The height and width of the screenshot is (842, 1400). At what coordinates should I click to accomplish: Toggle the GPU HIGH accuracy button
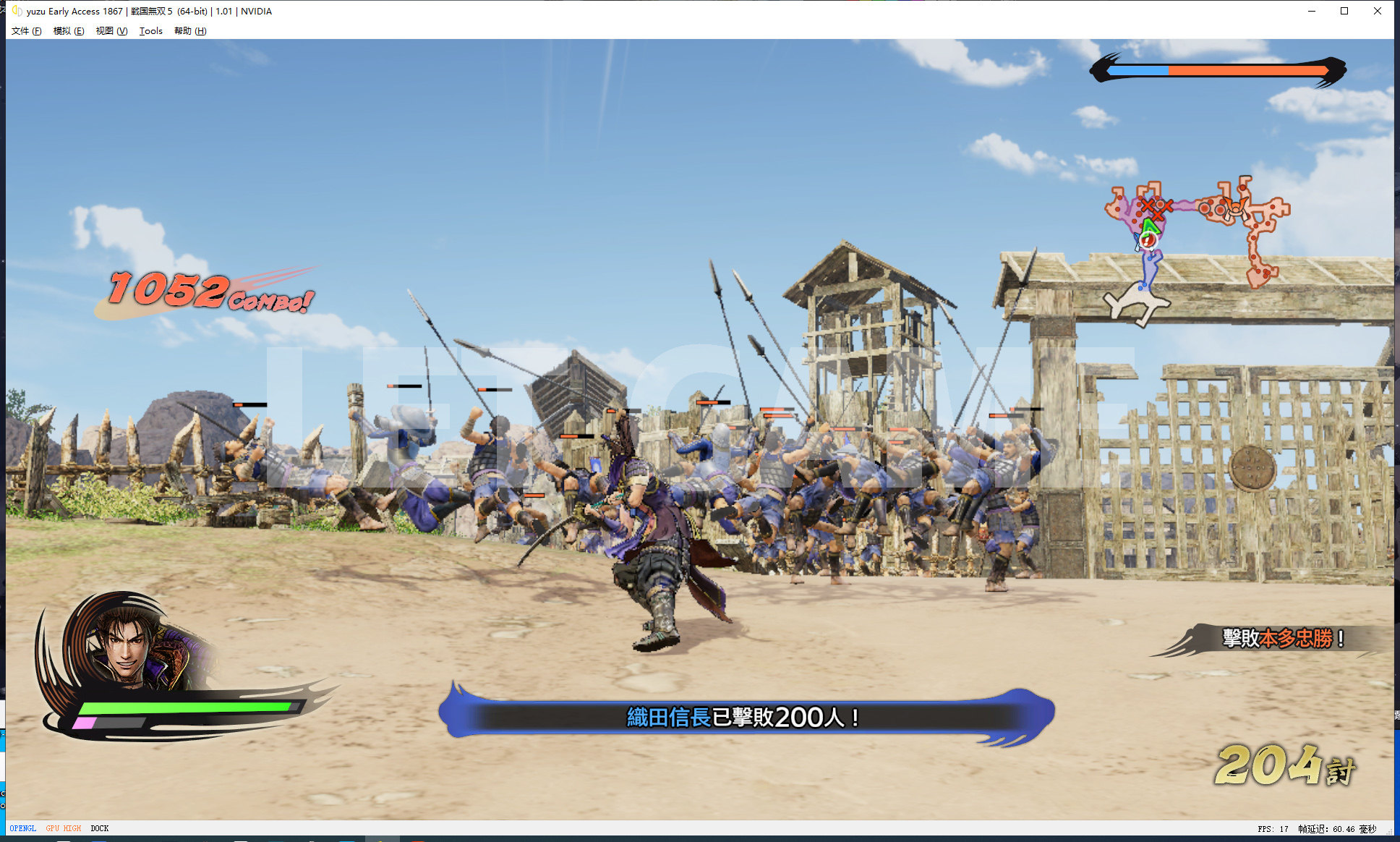(64, 828)
